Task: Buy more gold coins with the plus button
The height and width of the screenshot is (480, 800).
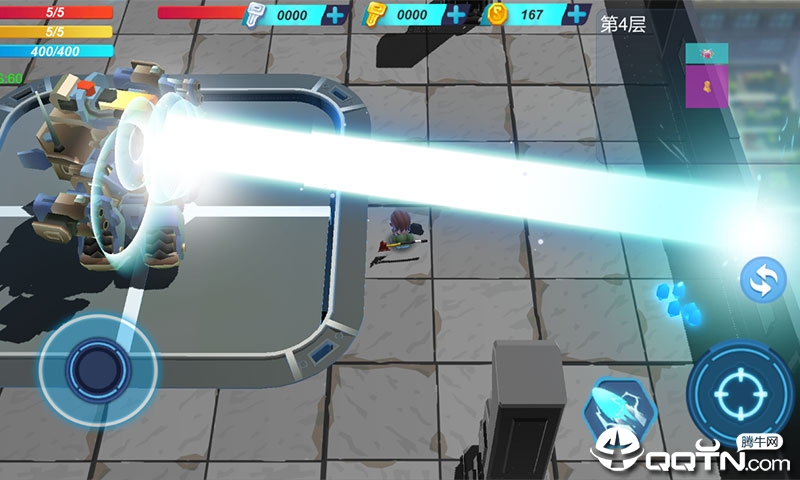Action: 576,15
